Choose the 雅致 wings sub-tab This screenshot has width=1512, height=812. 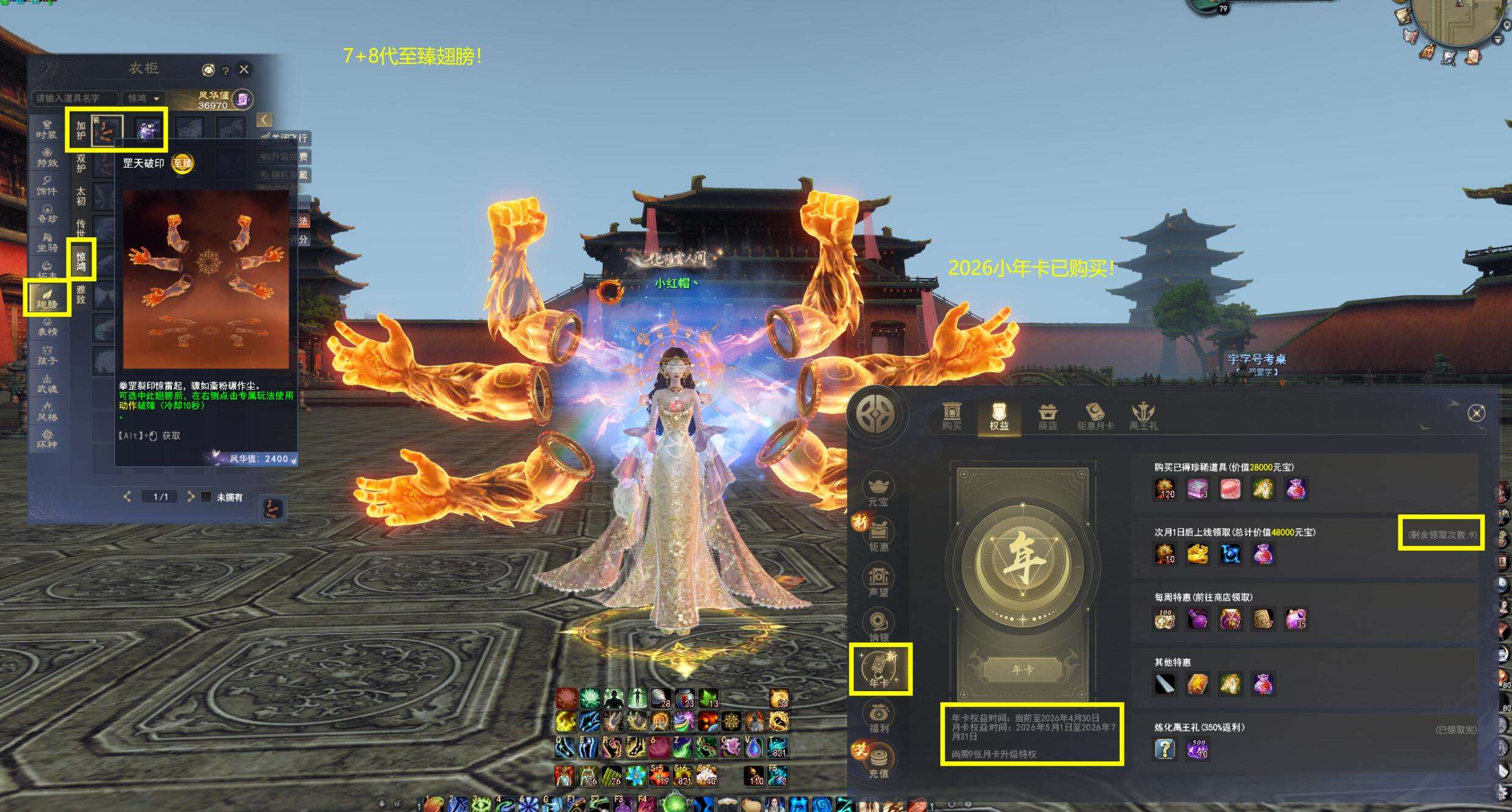pos(81,294)
